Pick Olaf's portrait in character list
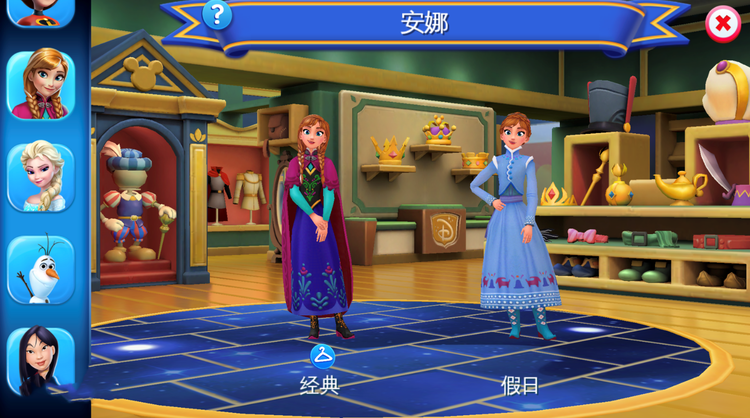750x418 pixels. [41, 269]
